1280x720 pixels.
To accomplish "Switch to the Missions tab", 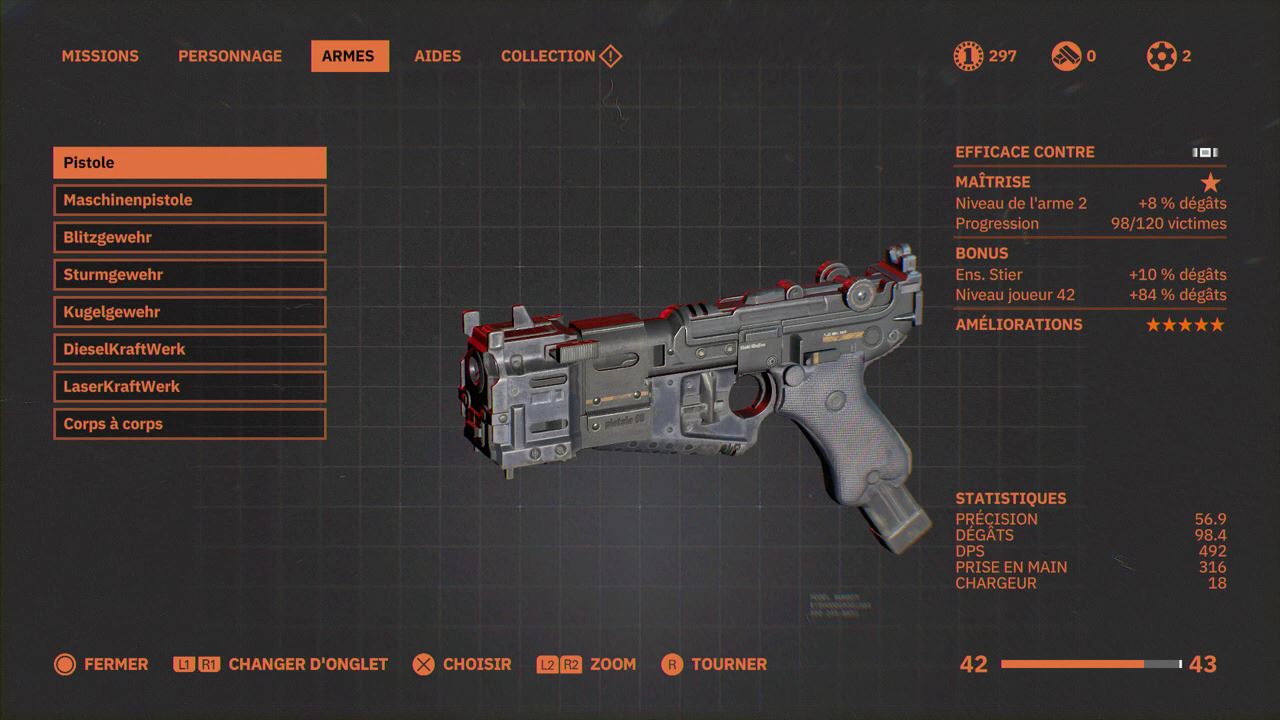I will pos(100,56).
